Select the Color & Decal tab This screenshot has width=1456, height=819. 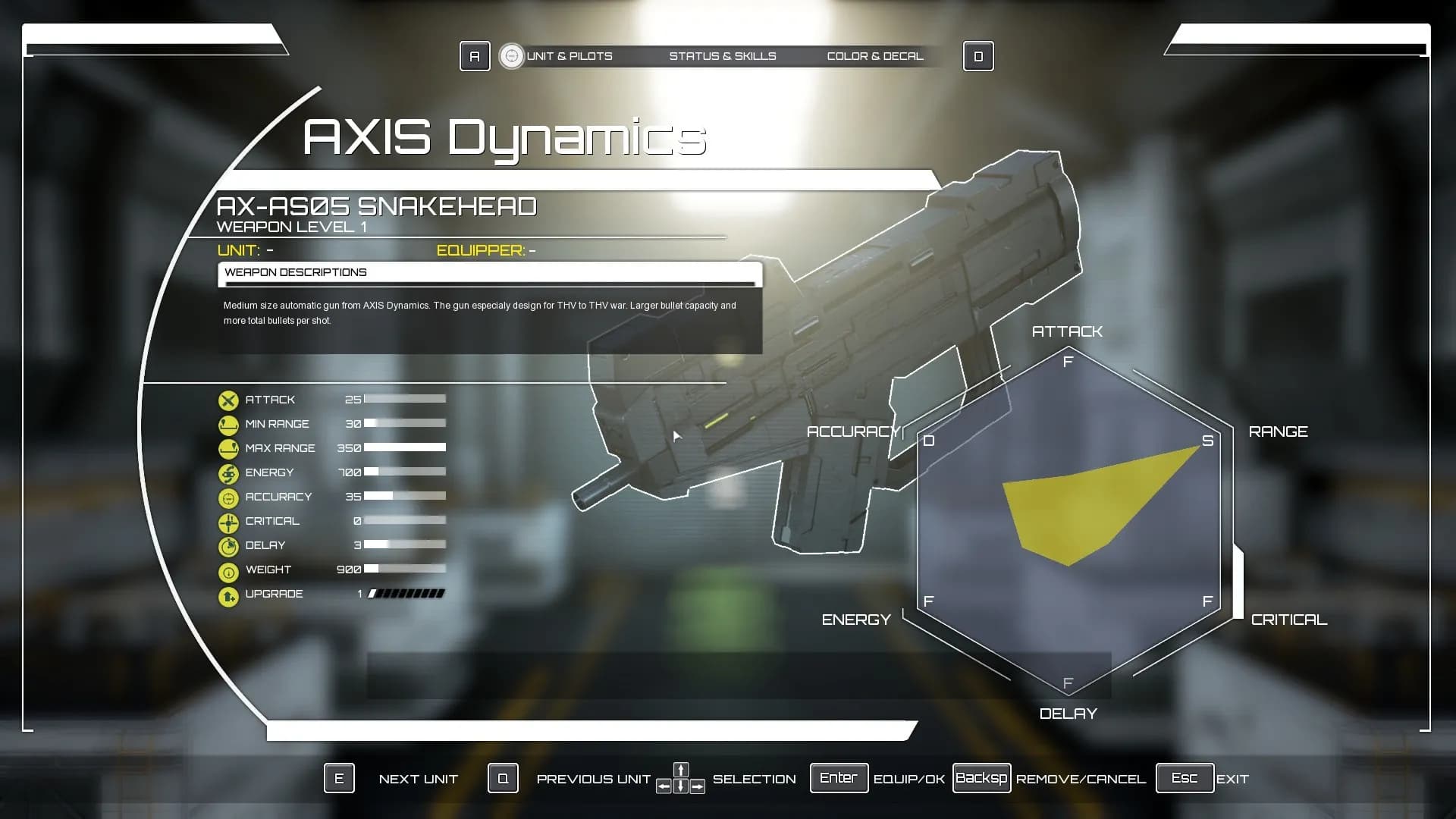click(874, 56)
